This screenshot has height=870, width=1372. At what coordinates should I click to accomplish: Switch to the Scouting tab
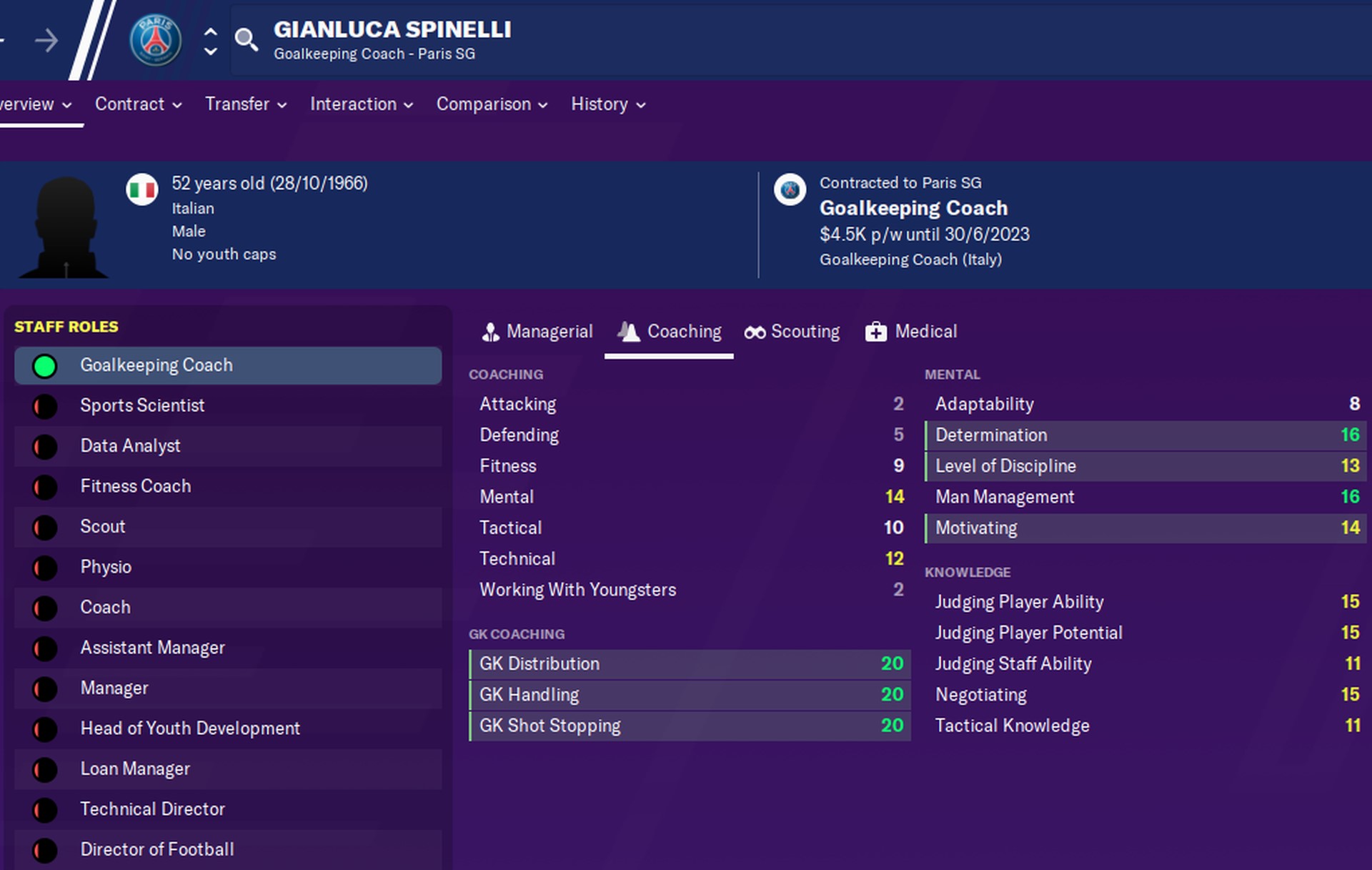click(x=792, y=331)
